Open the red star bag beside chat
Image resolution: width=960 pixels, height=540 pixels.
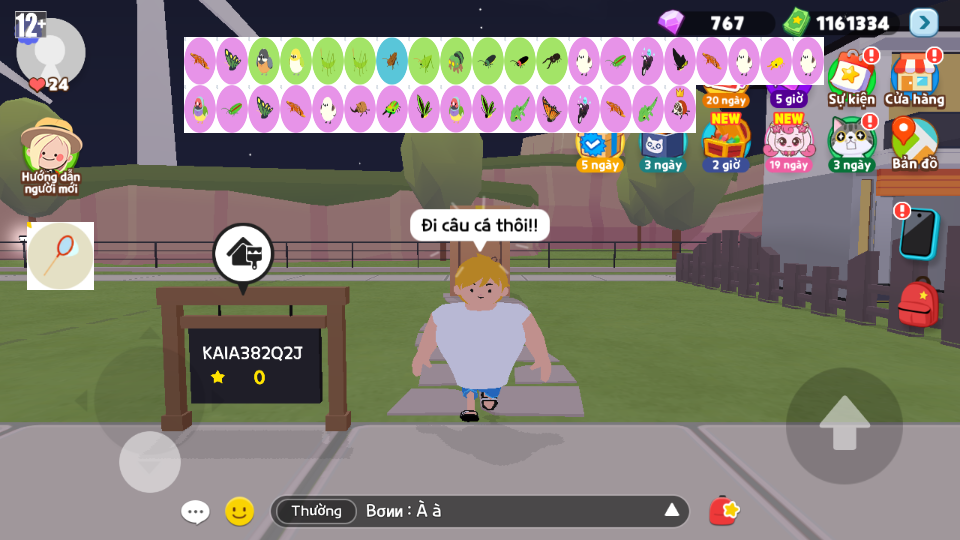[x=723, y=511]
